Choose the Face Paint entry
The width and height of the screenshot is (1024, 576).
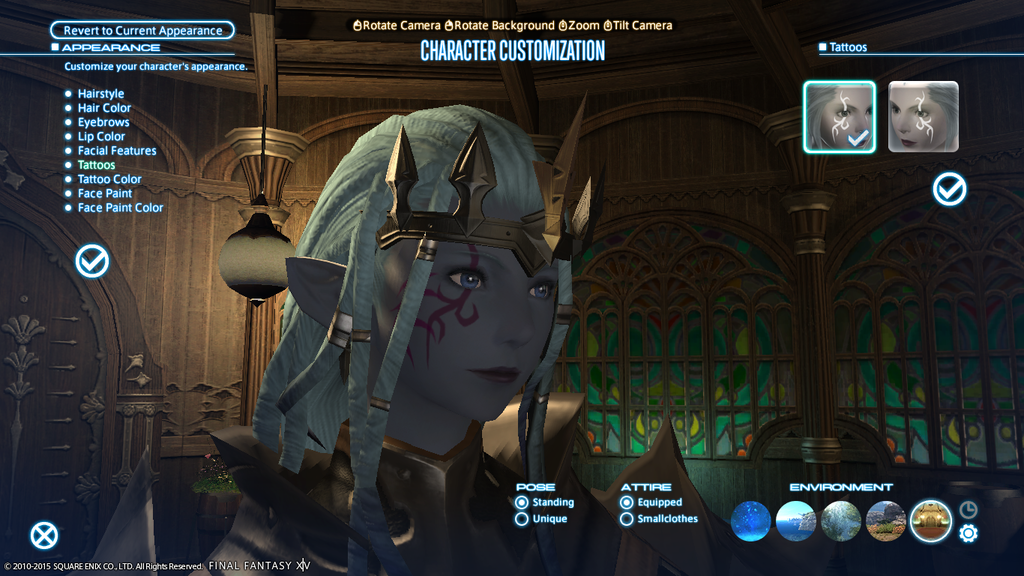pos(105,193)
